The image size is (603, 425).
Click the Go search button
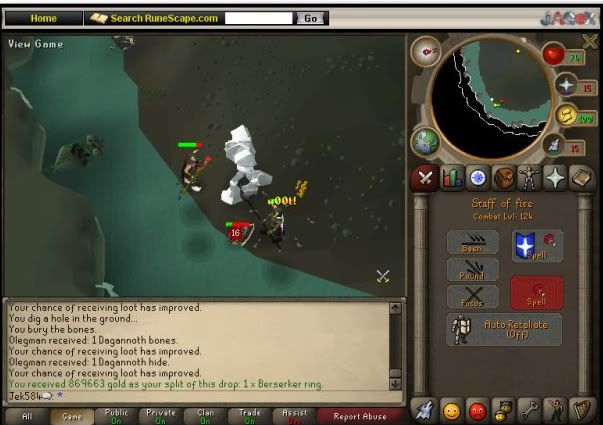tap(311, 18)
